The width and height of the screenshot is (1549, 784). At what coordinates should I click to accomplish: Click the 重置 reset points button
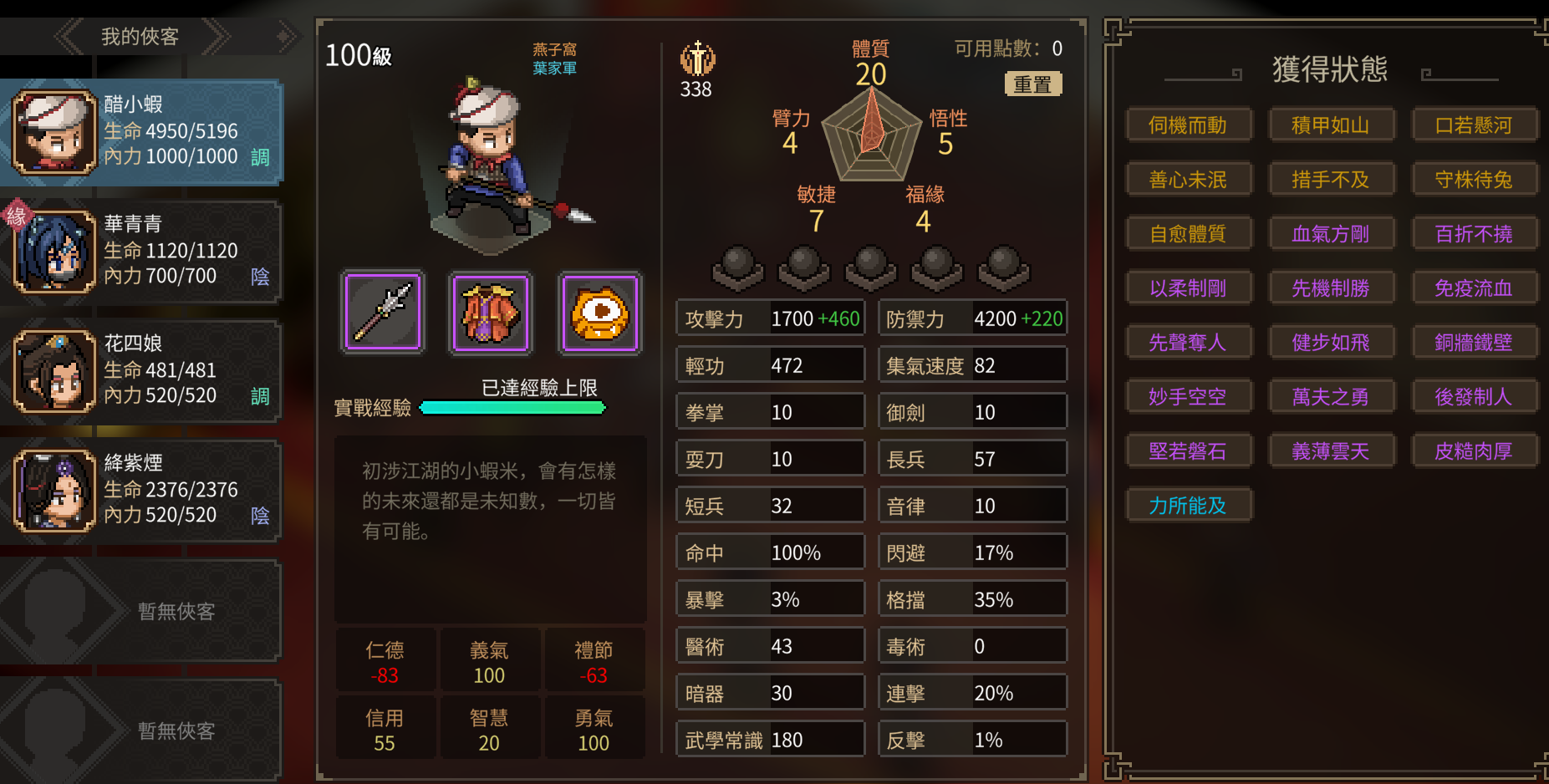tap(1032, 84)
